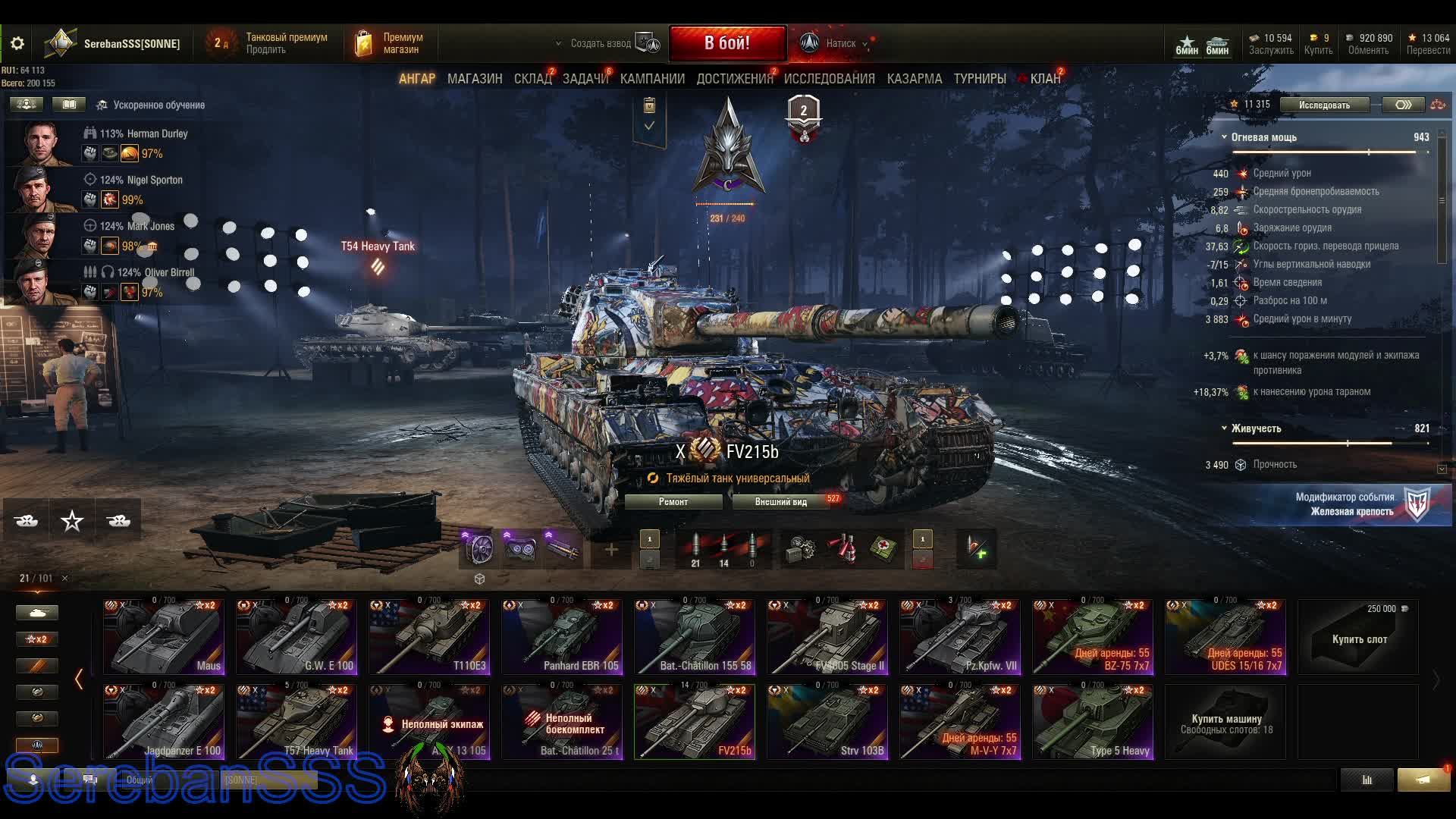This screenshot has width=1456, height=819.
Task: Open the settings gear menu
Action: (17, 44)
